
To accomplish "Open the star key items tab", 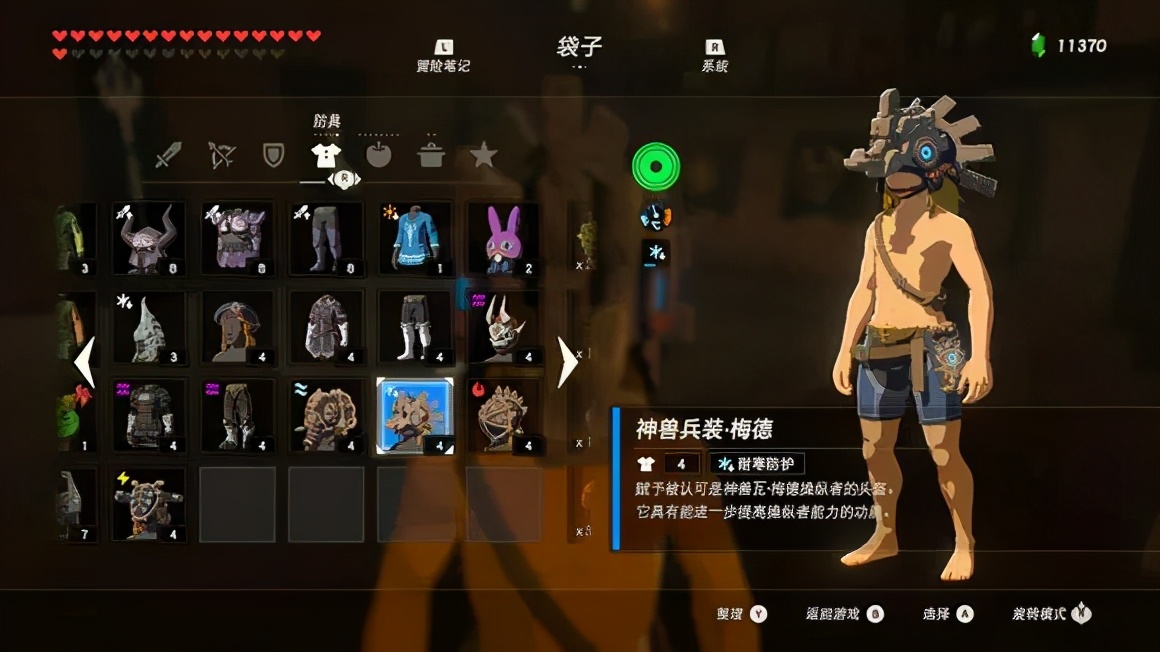I will click(x=484, y=155).
